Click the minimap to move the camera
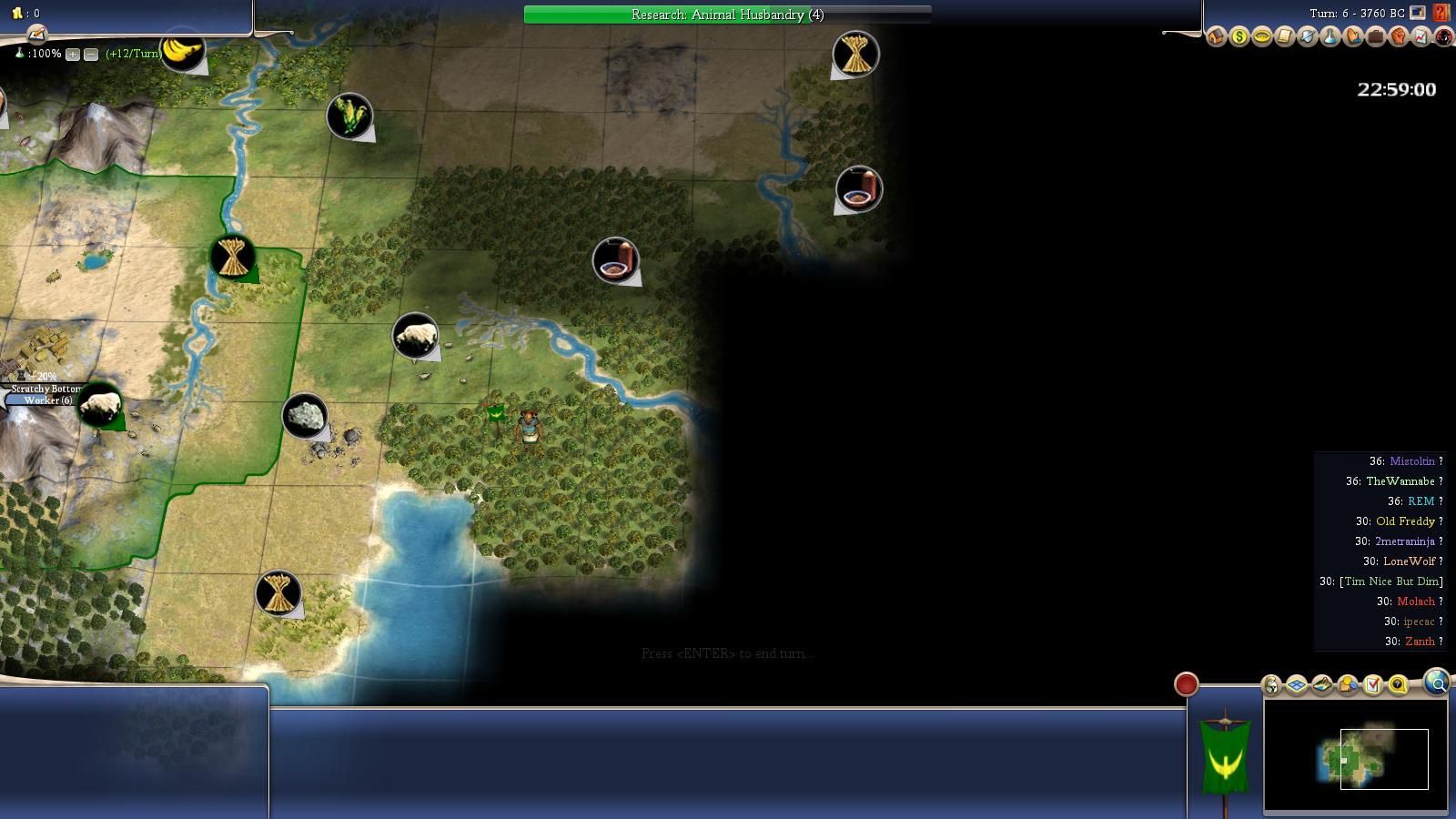This screenshot has height=819, width=1456. [x=1356, y=757]
